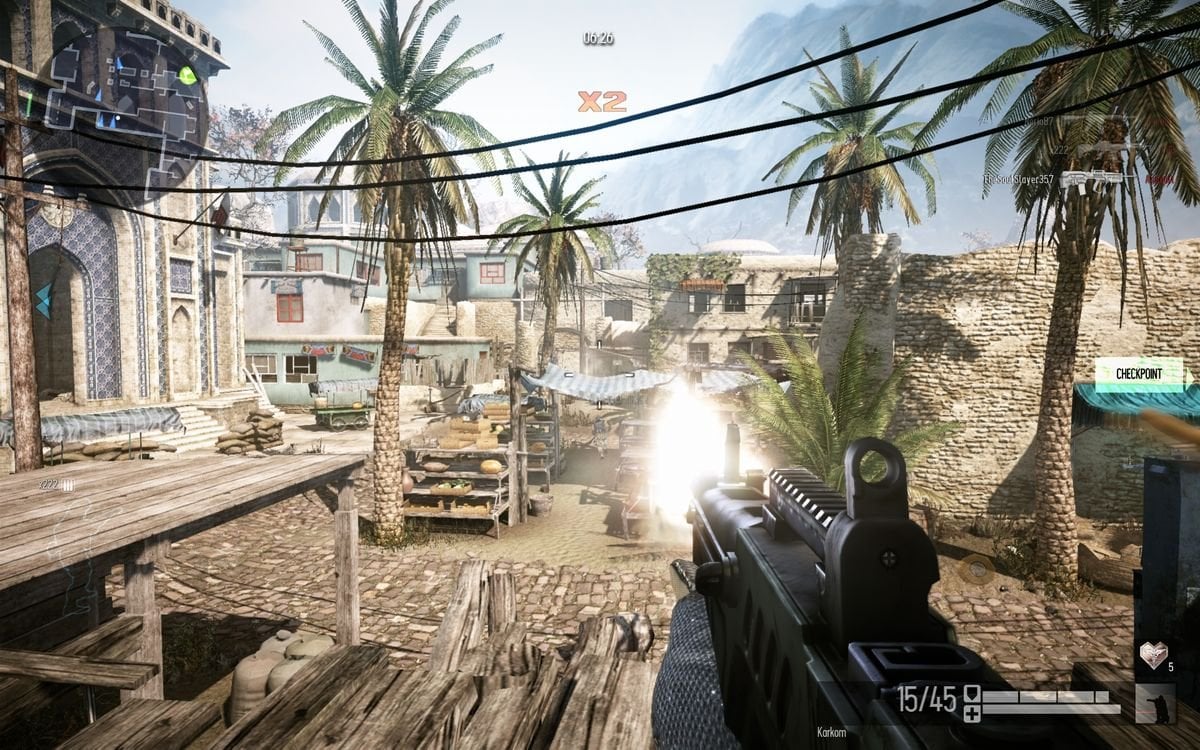Click the blue teammate arrow indicator
This screenshot has width=1200, height=750.
[43, 300]
